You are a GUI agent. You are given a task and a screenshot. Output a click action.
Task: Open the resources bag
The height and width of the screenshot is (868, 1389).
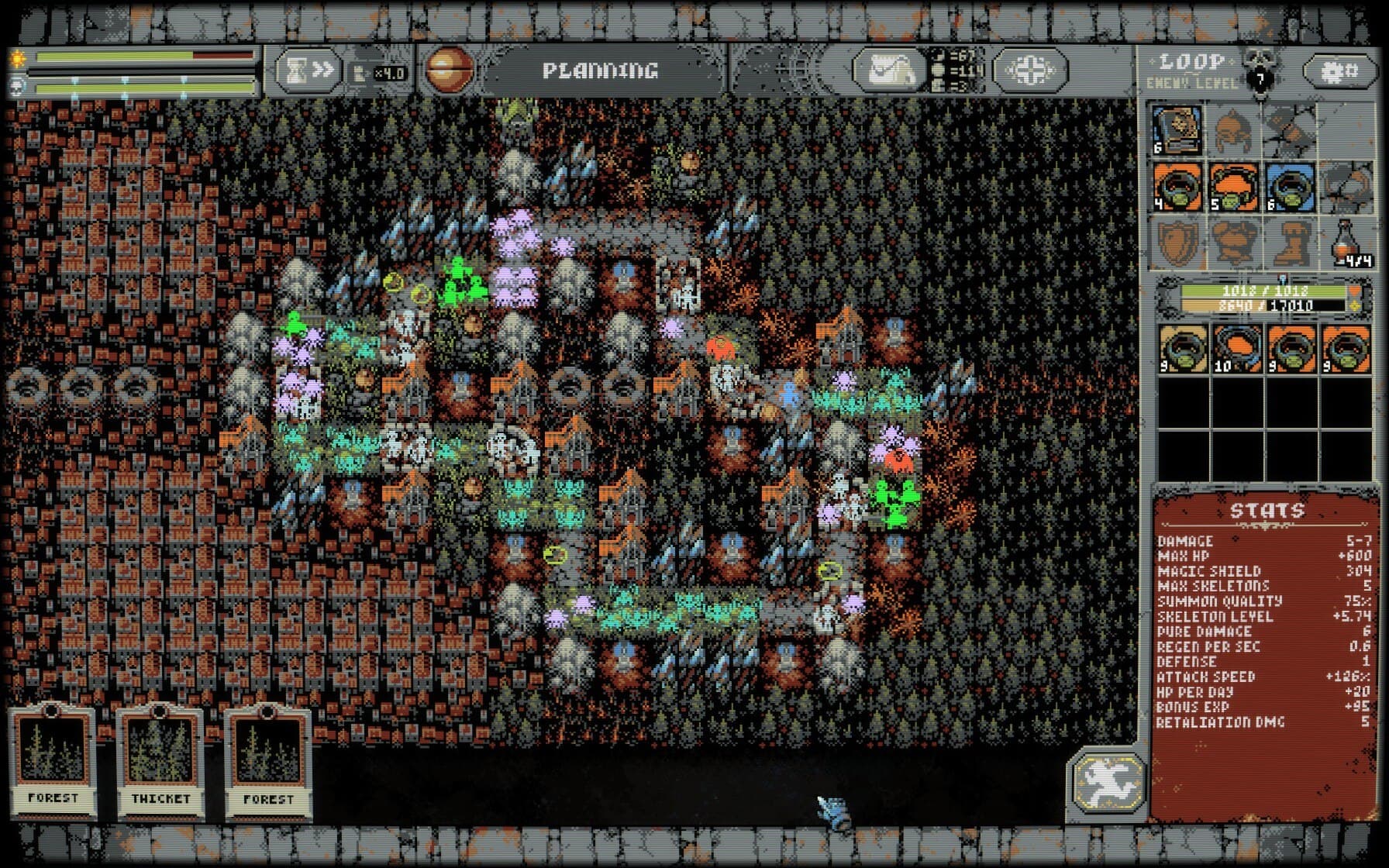click(888, 71)
